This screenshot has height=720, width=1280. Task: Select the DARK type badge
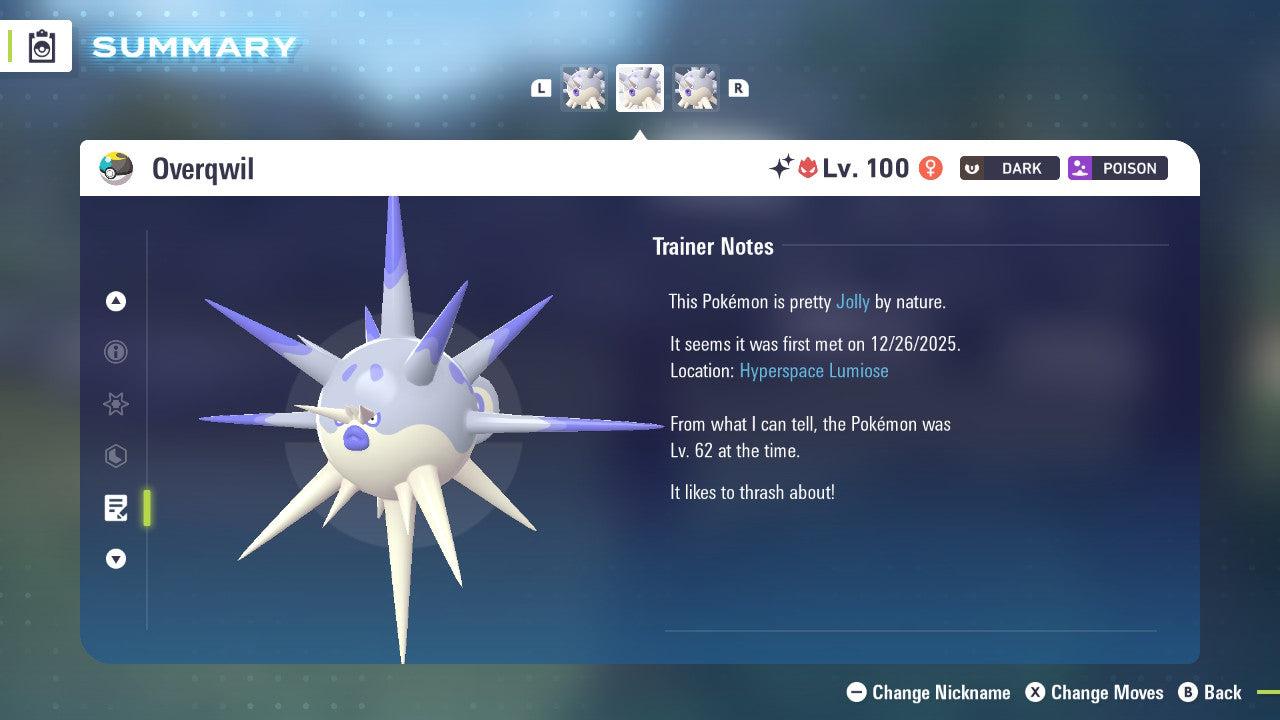point(1009,168)
